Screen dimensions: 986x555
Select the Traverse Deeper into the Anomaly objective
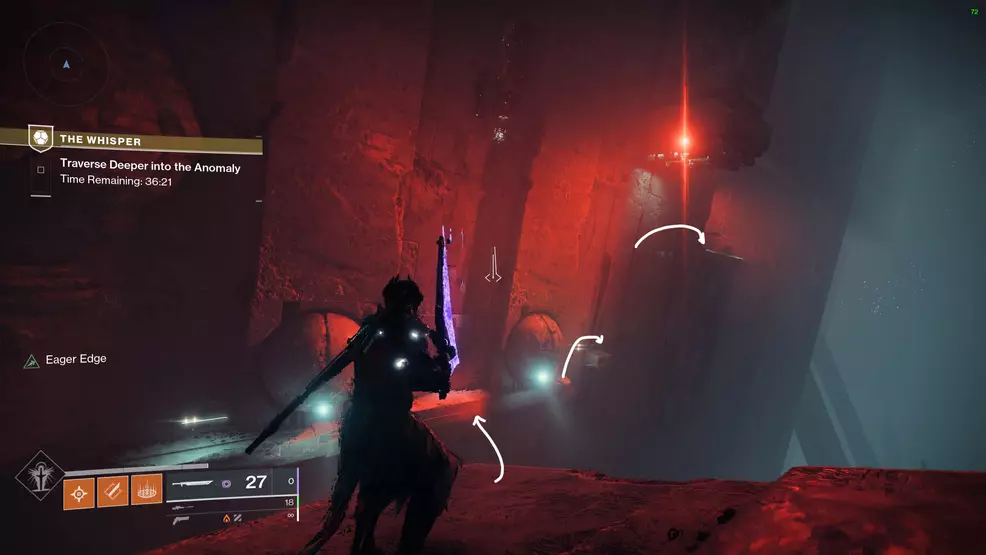150,167
